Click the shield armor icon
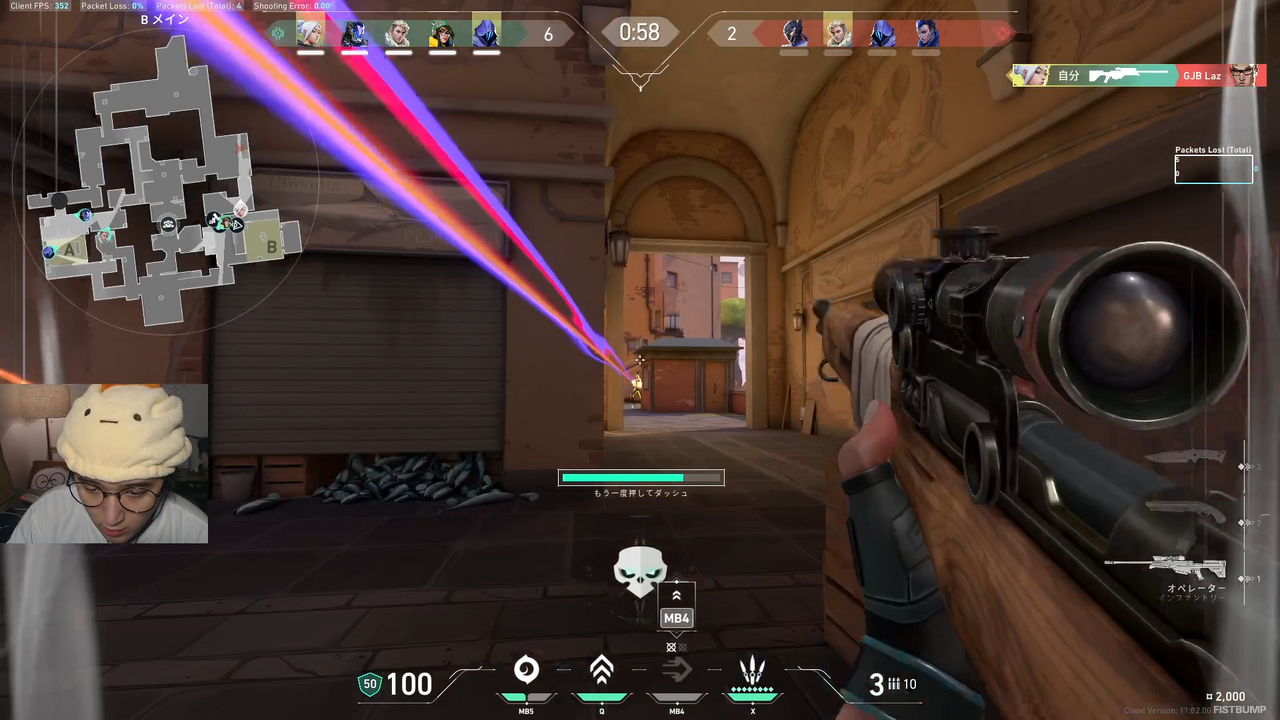Screen dimensions: 1280x720 (x=370, y=684)
